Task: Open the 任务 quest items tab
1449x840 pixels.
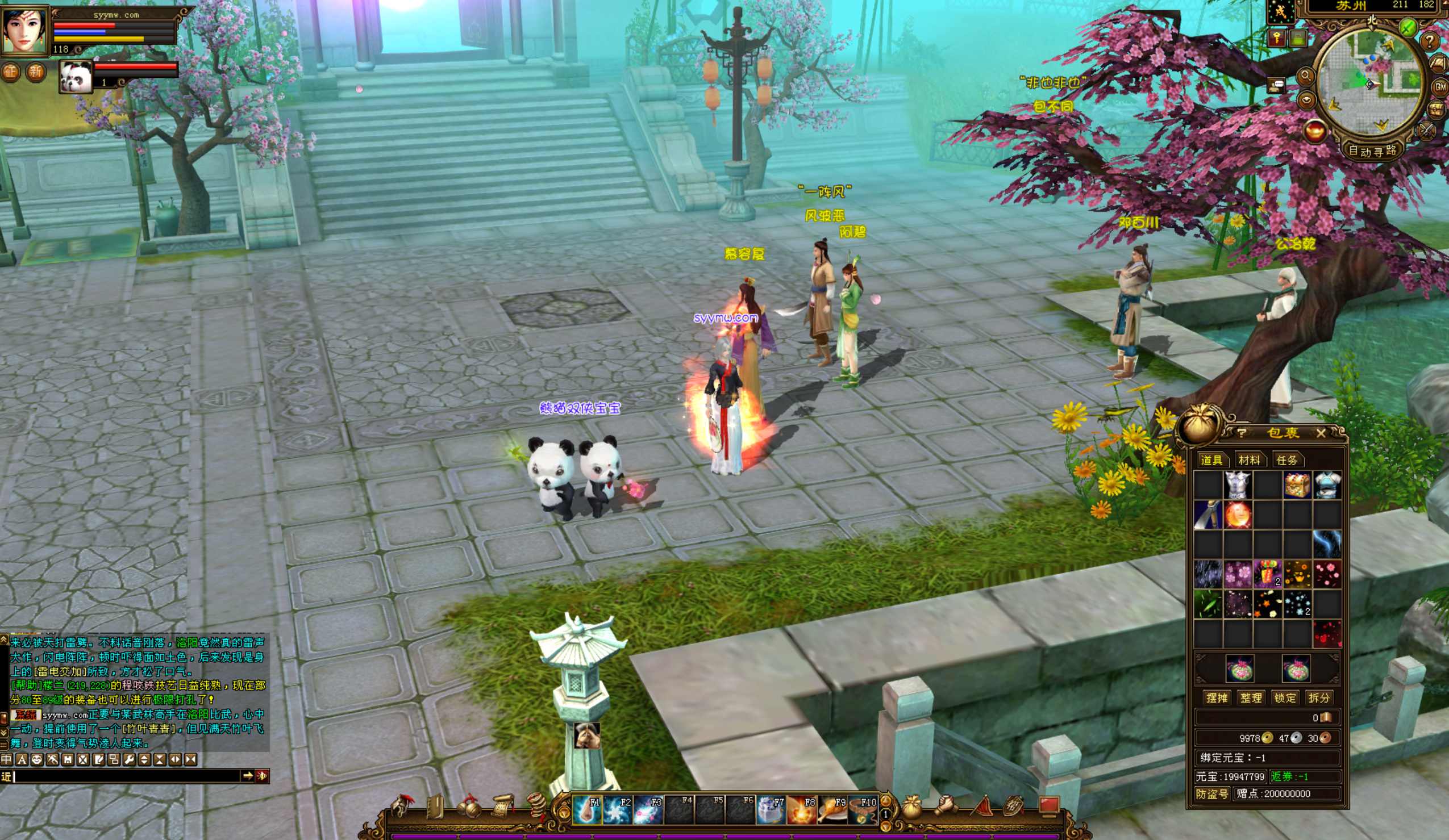Action: [1287, 460]
